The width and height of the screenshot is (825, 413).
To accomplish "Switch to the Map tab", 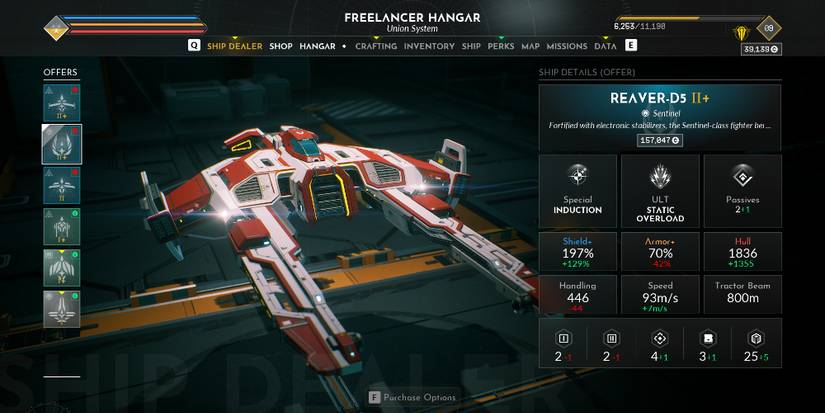I will pyautogui.click(x=530, y=46).
